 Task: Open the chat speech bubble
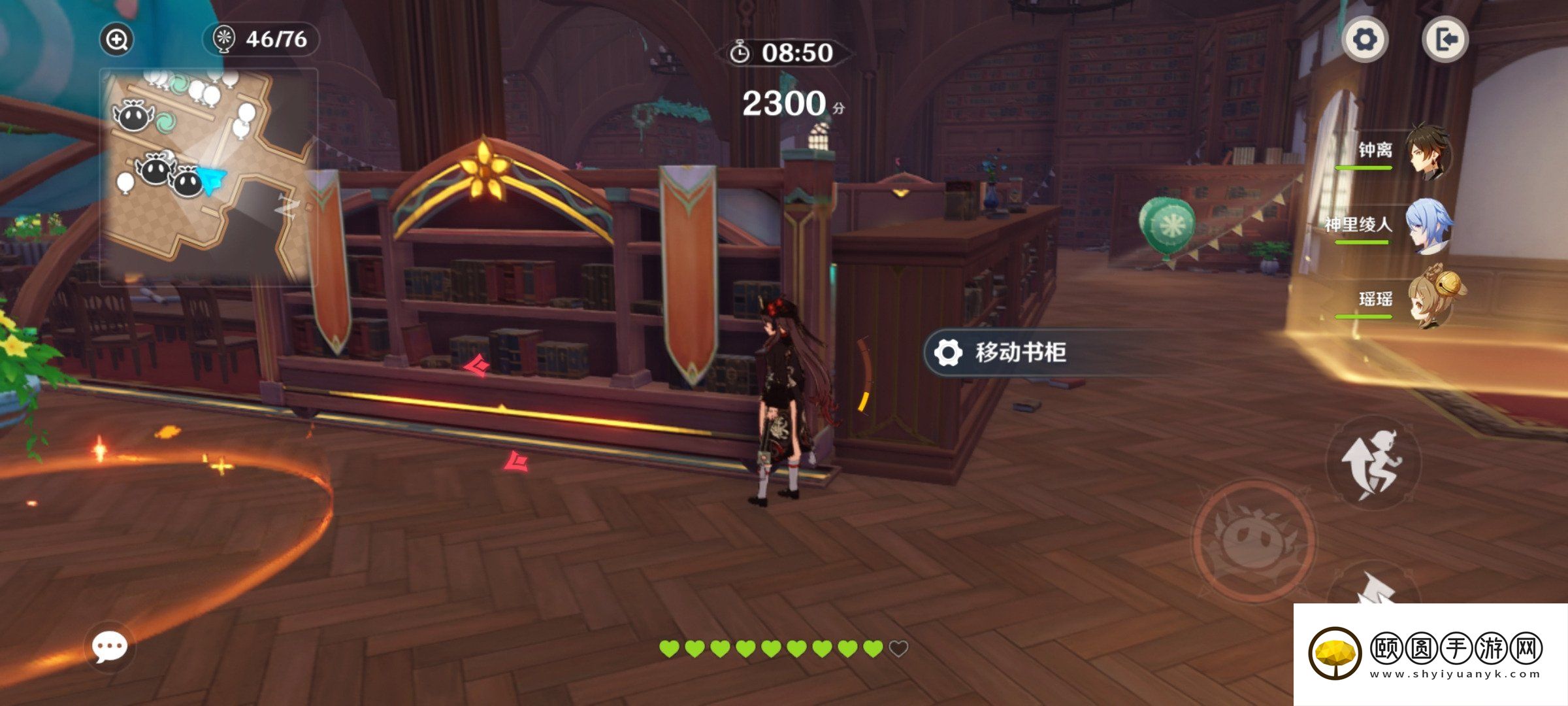(x=109, y=647)
